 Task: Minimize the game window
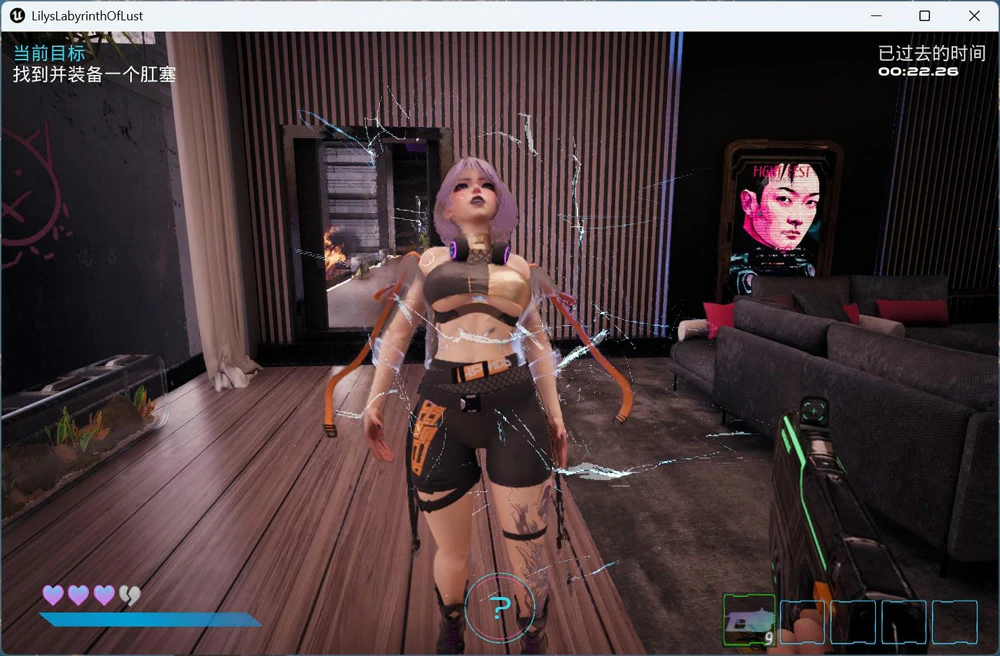pos(876,16)
